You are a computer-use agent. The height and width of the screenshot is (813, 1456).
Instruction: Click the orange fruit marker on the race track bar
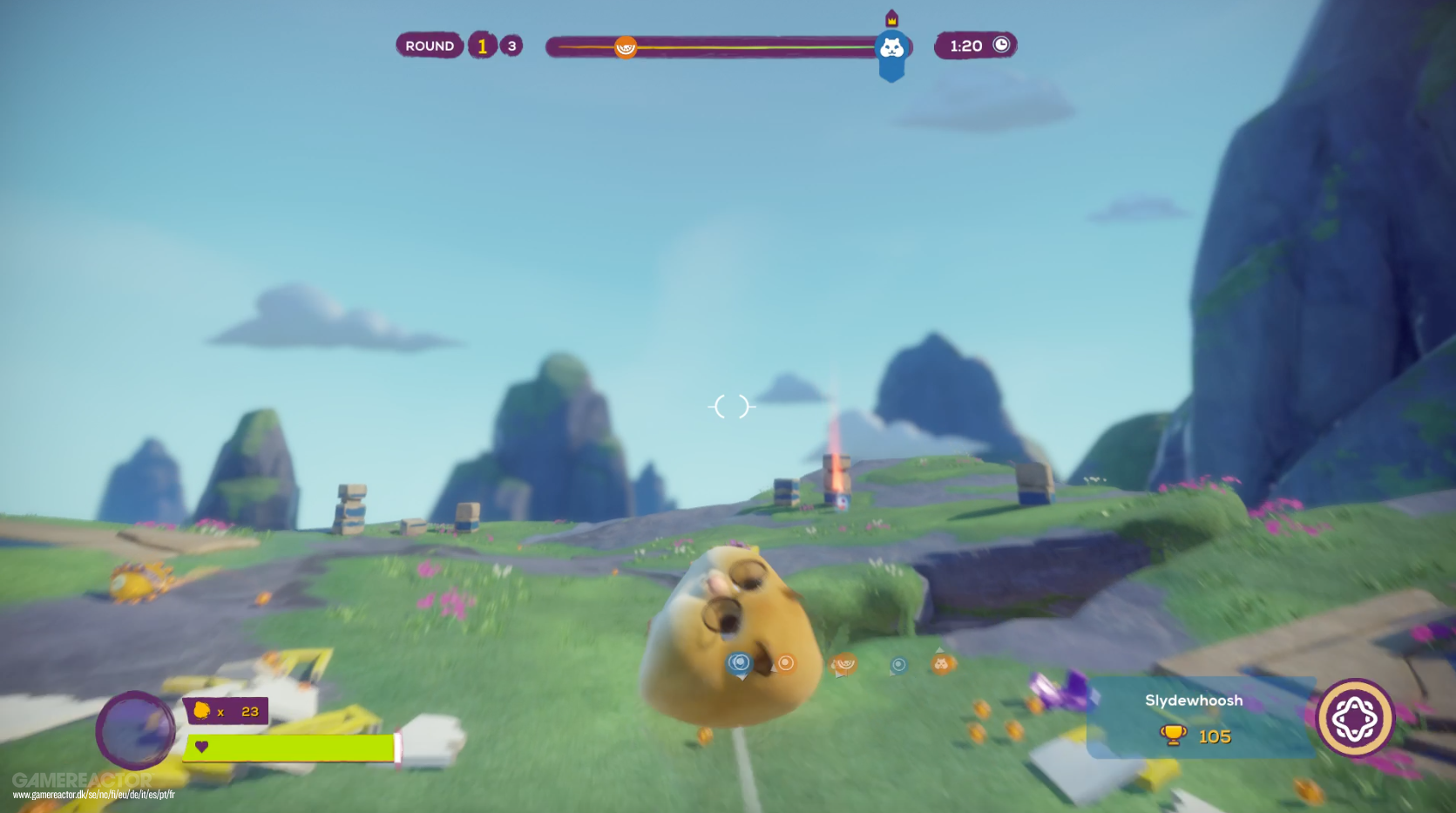pyautogui.click(x=626, y=49)
